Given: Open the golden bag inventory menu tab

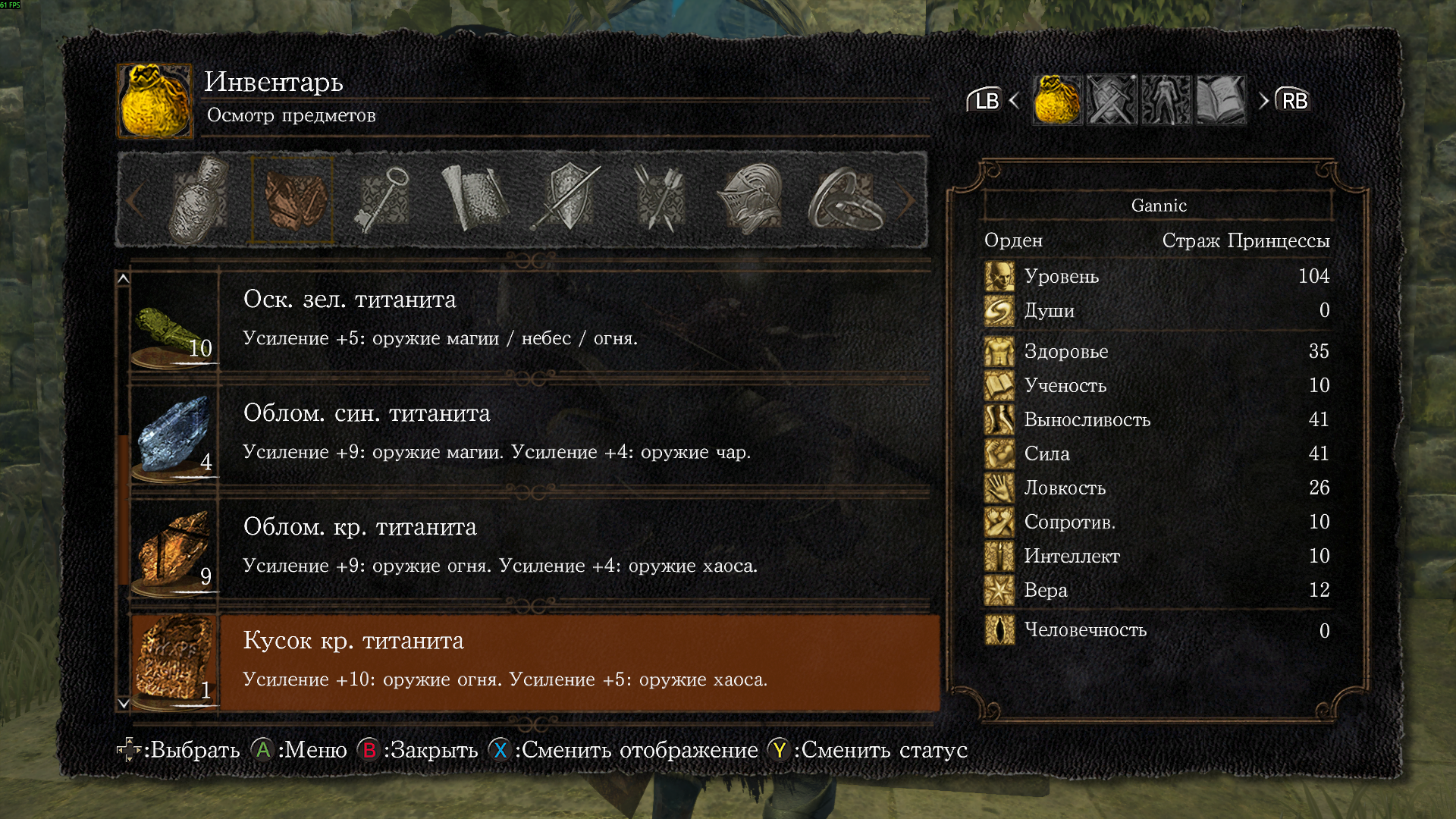Looking at the screenshot, I should click(x=1057, y=99).
